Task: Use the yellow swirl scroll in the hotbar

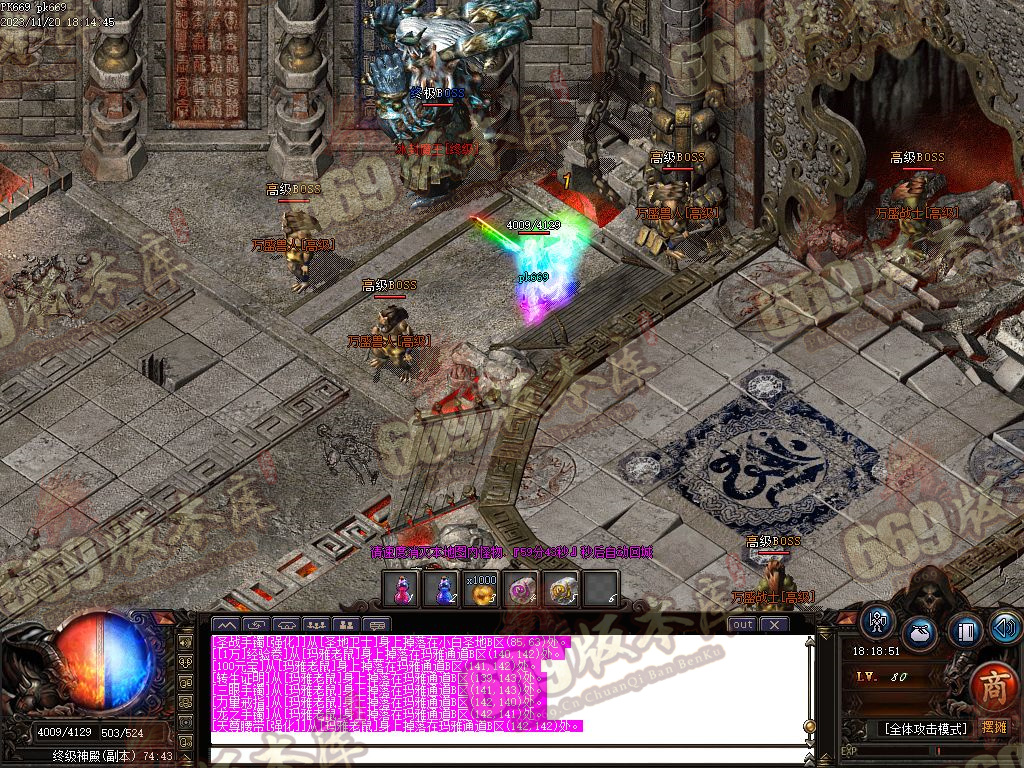Action: tap(561, 589)
